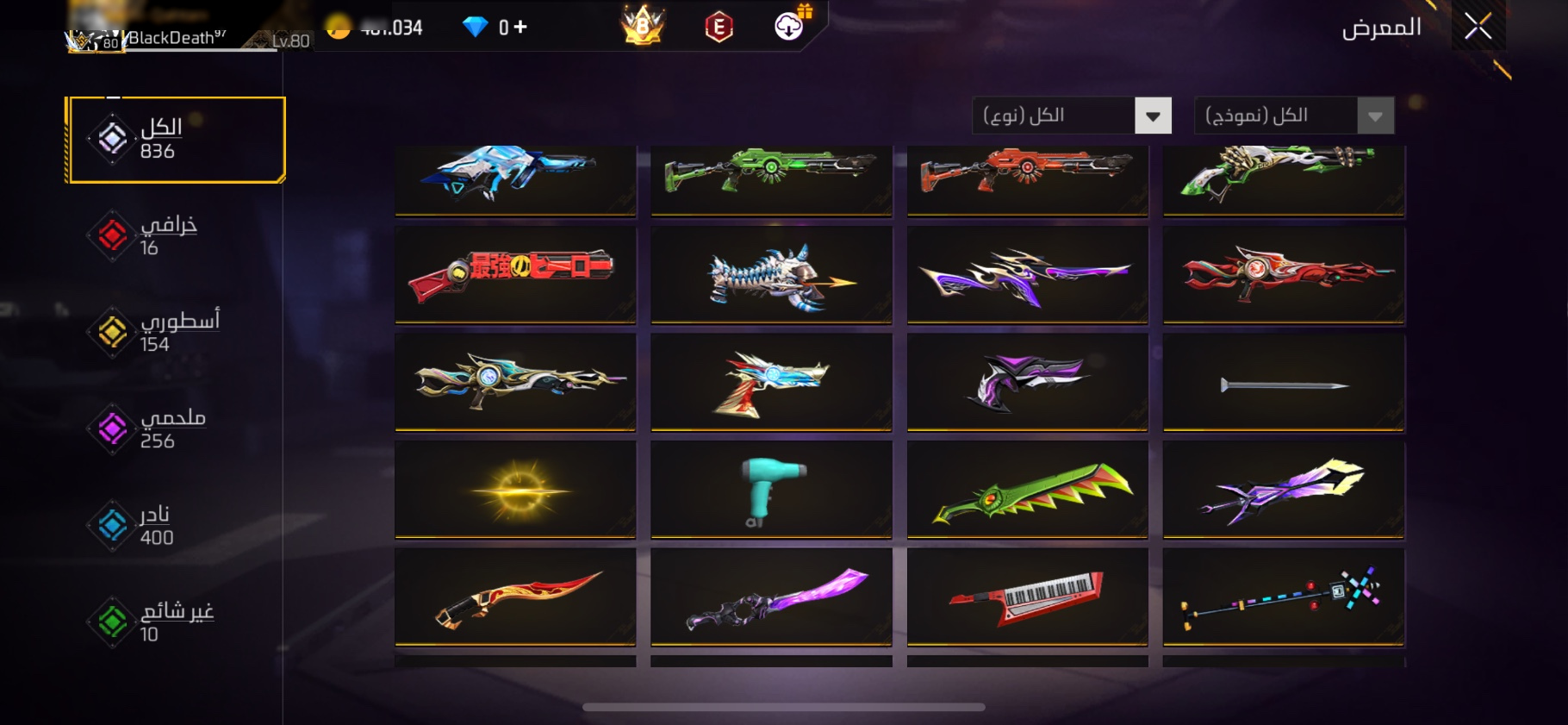Open the الكل (نوع) type dropdown

pyautogui.click(x=1072, y=116)
